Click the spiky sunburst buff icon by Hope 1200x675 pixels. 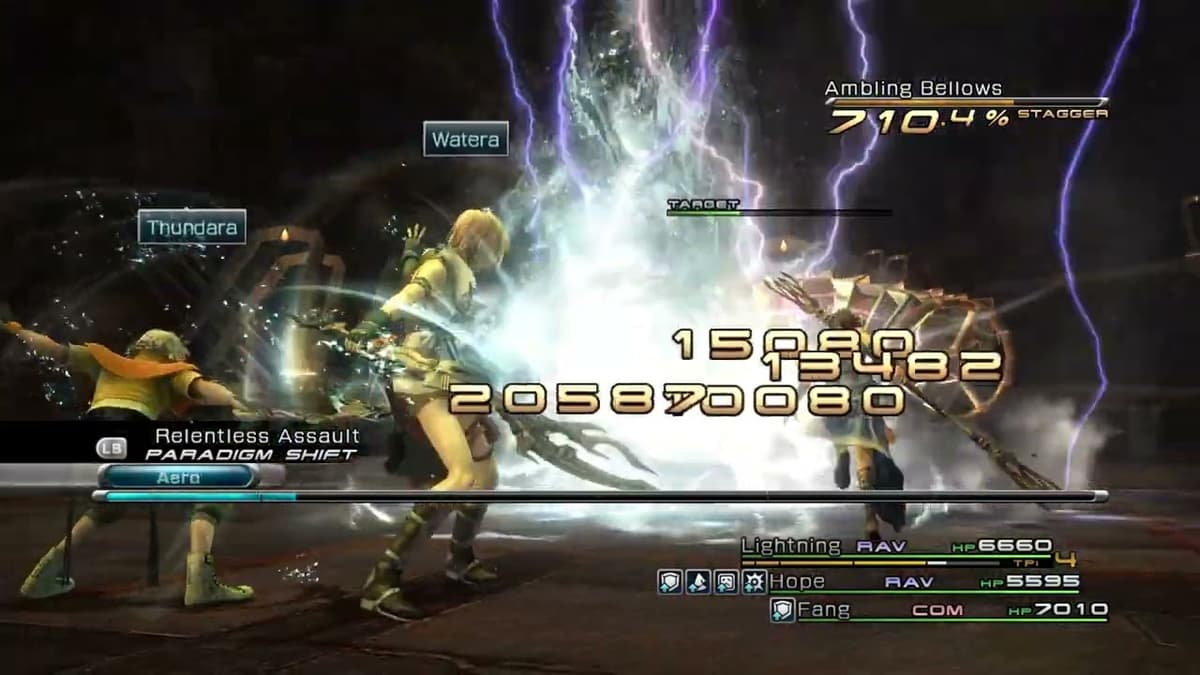(x=754, y=582)
